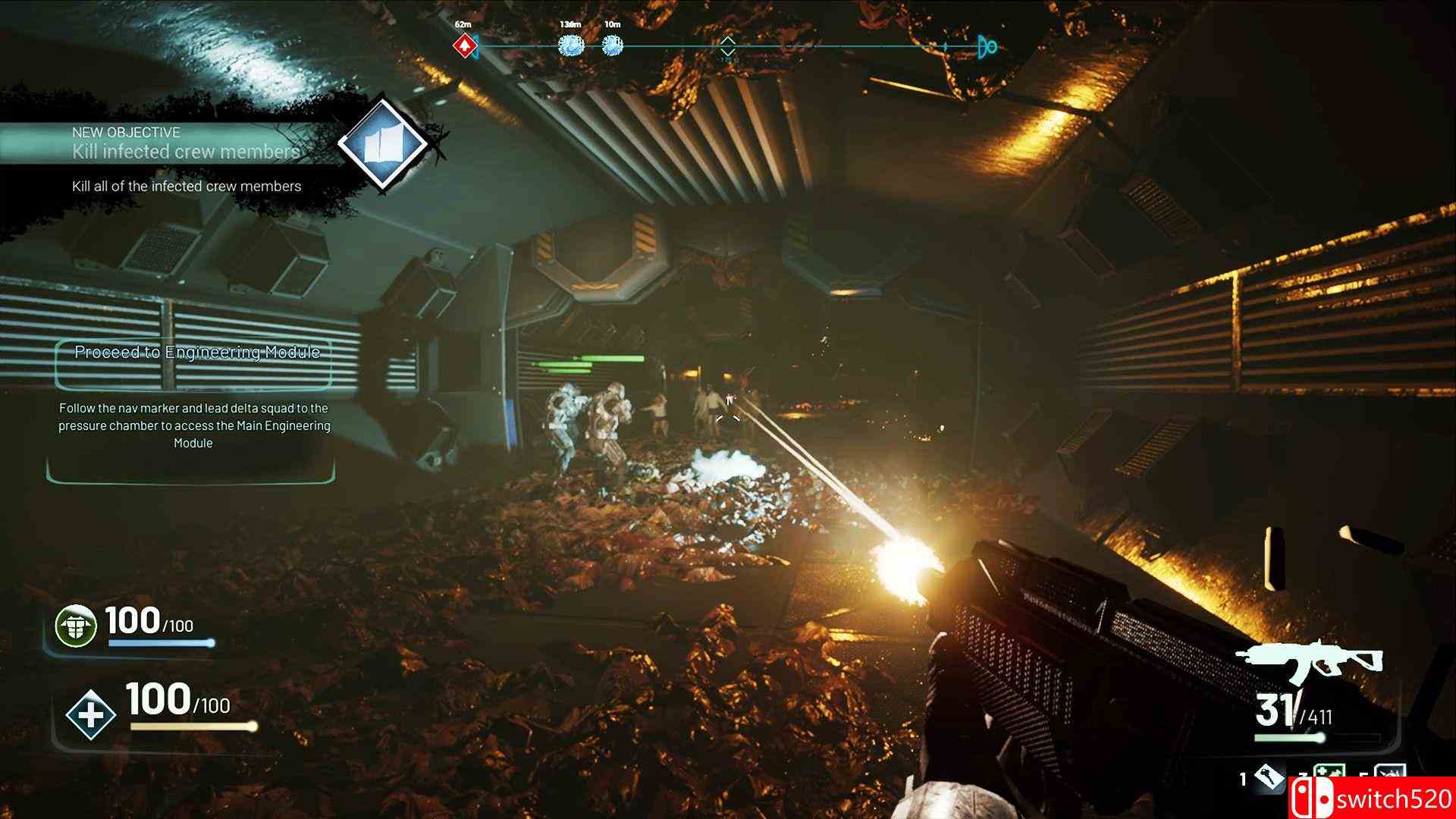The image size is (1456, 819).
Task: Click the compass marker labeled 10m
Action: pyautogui.click(x=612, y=46)
